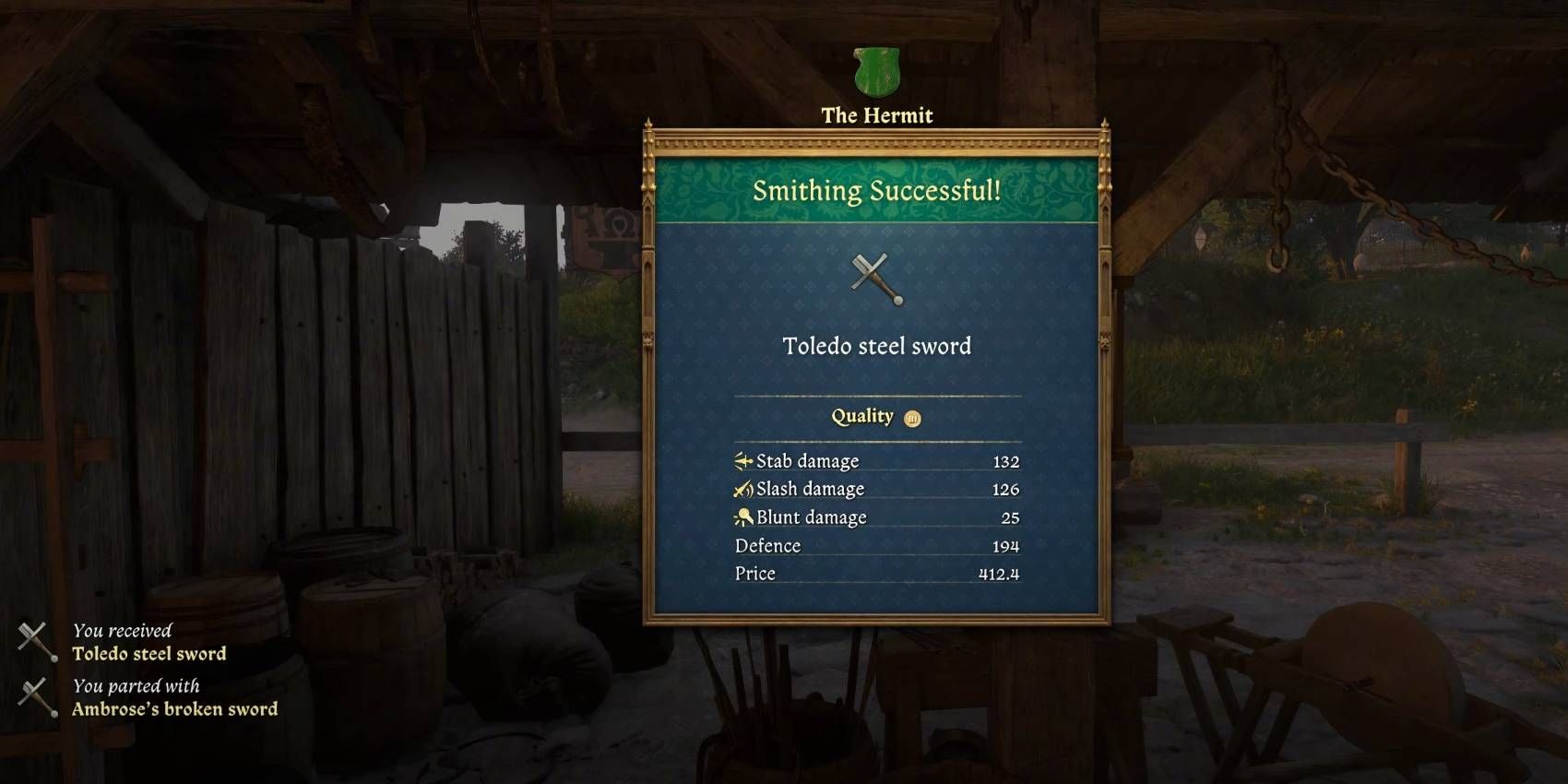The height and width of the screenshot is (784, 1568).
Task: Click the Ambrose's broken sword notification text
Action: click(x=174, y=708)
